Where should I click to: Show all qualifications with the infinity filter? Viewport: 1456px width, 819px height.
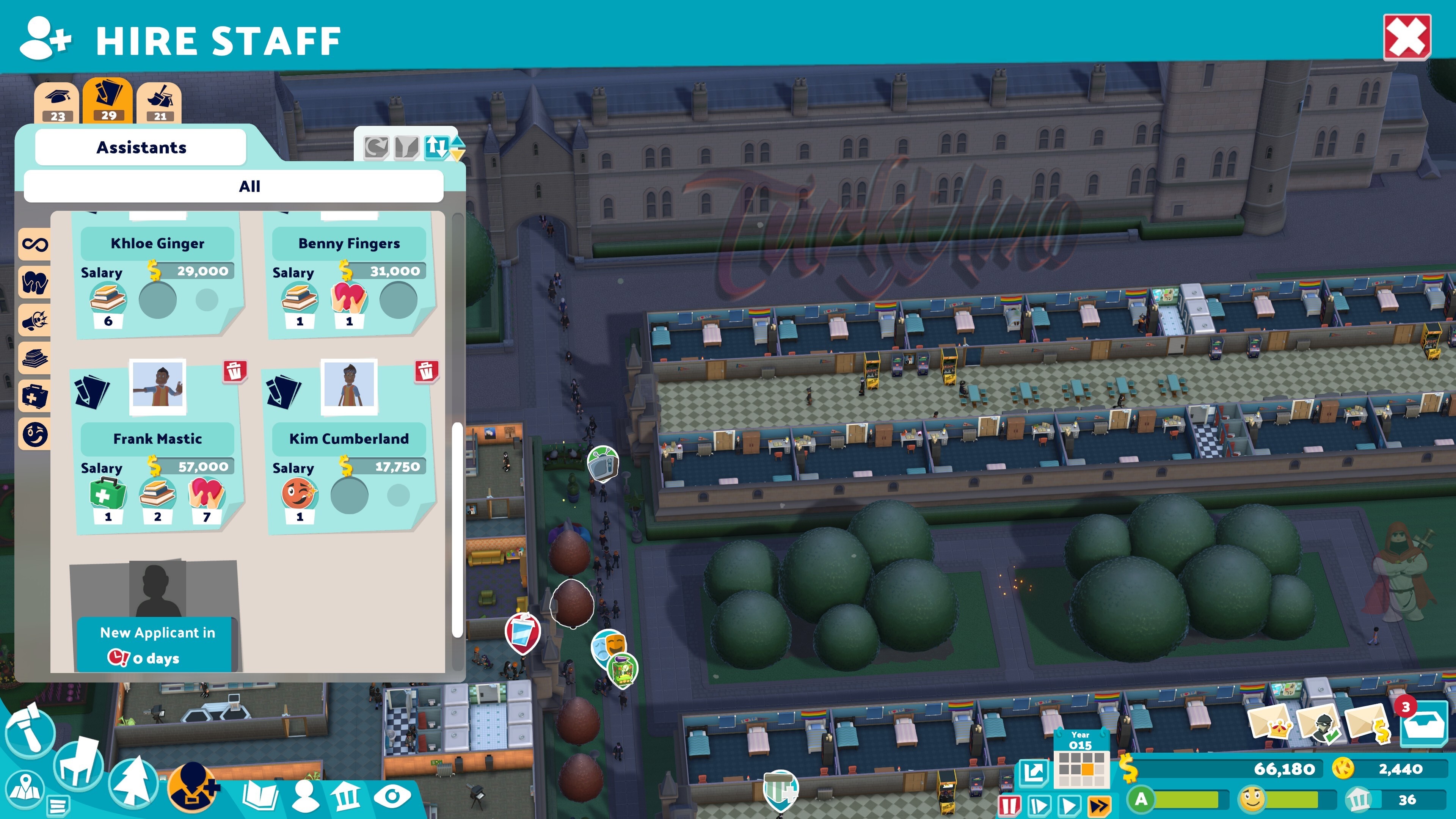tap(35, 244)
